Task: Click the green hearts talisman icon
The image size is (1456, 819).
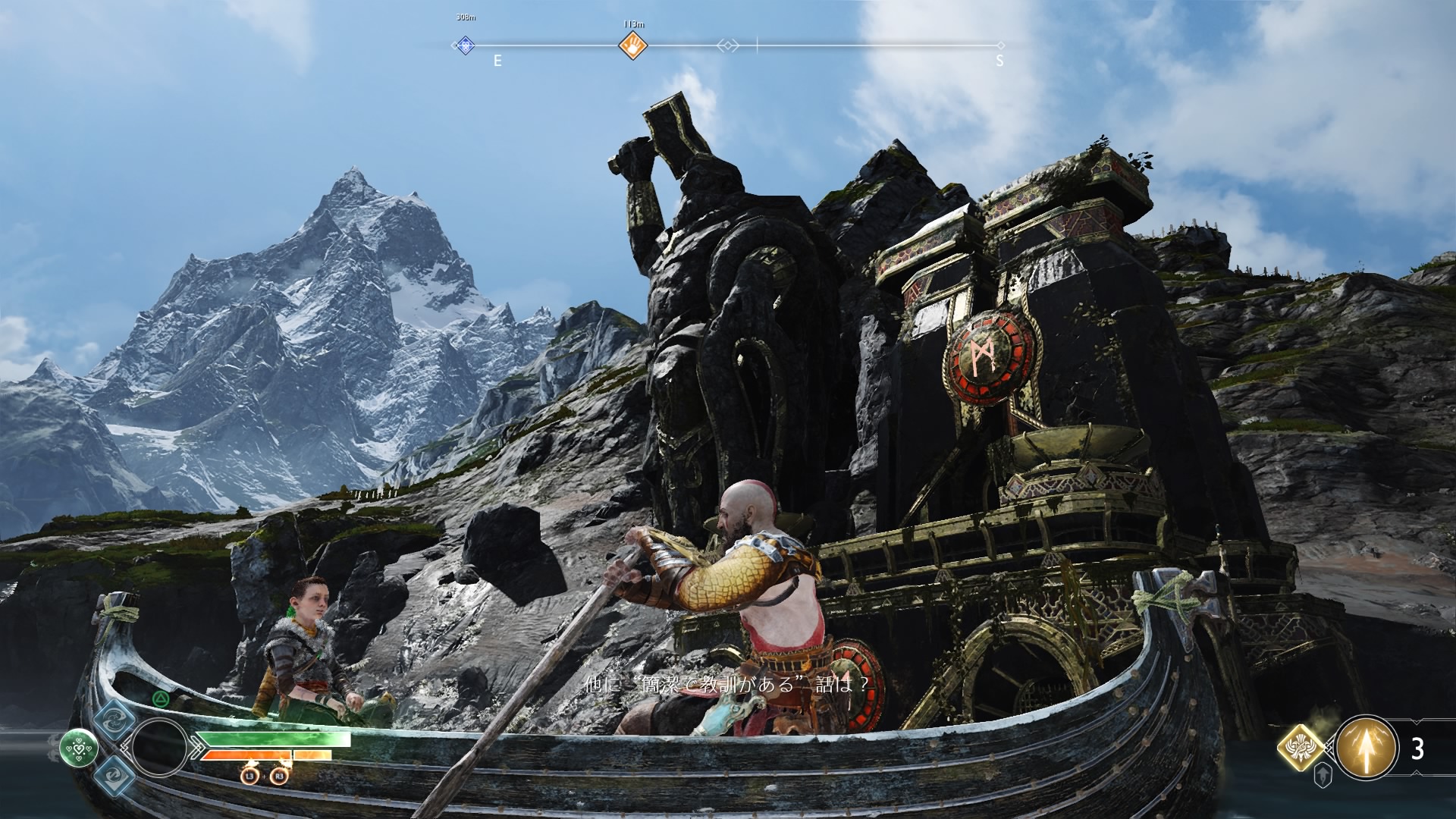Action: 78,748
